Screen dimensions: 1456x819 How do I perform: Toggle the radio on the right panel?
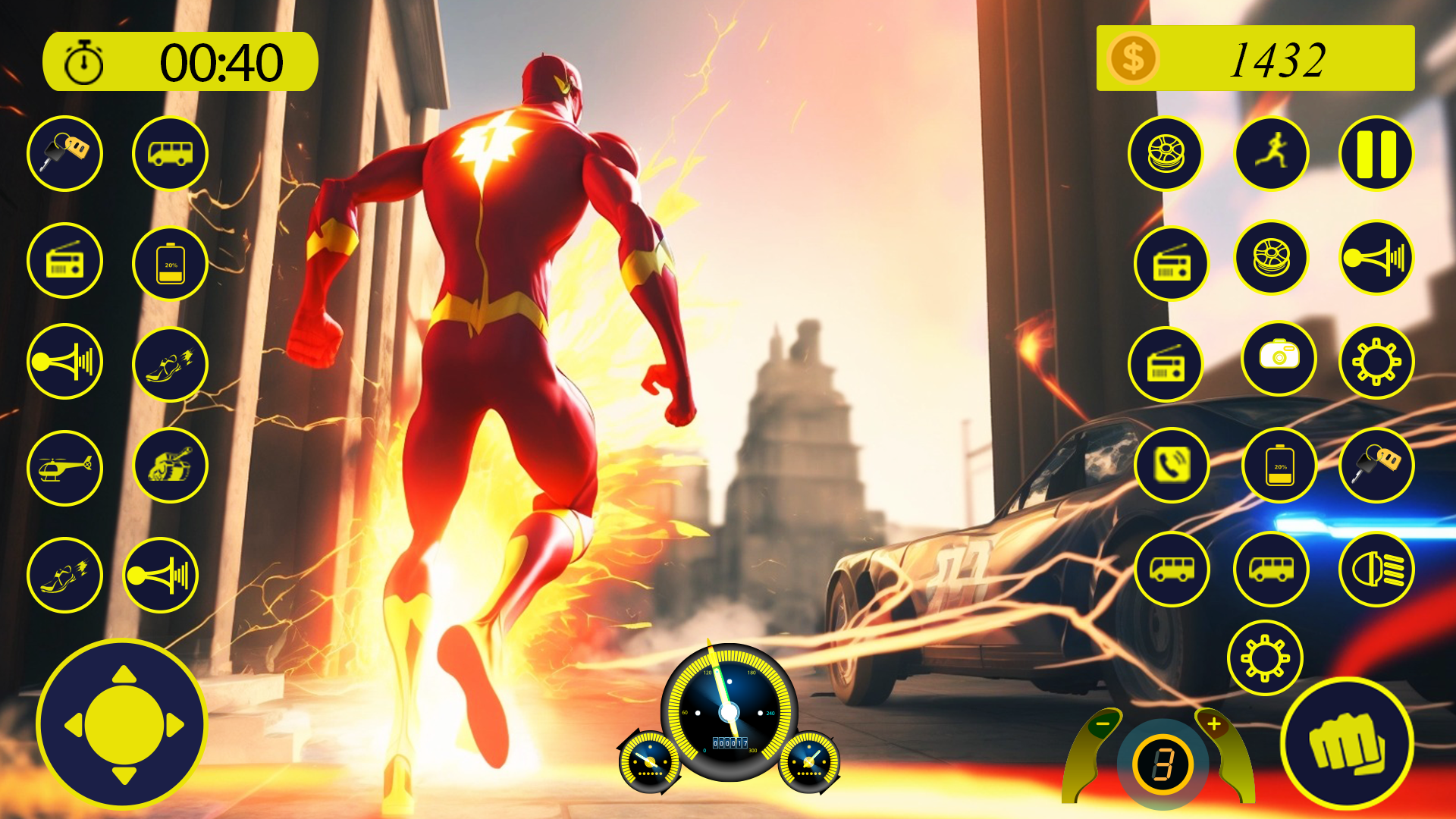point(1172,260)
